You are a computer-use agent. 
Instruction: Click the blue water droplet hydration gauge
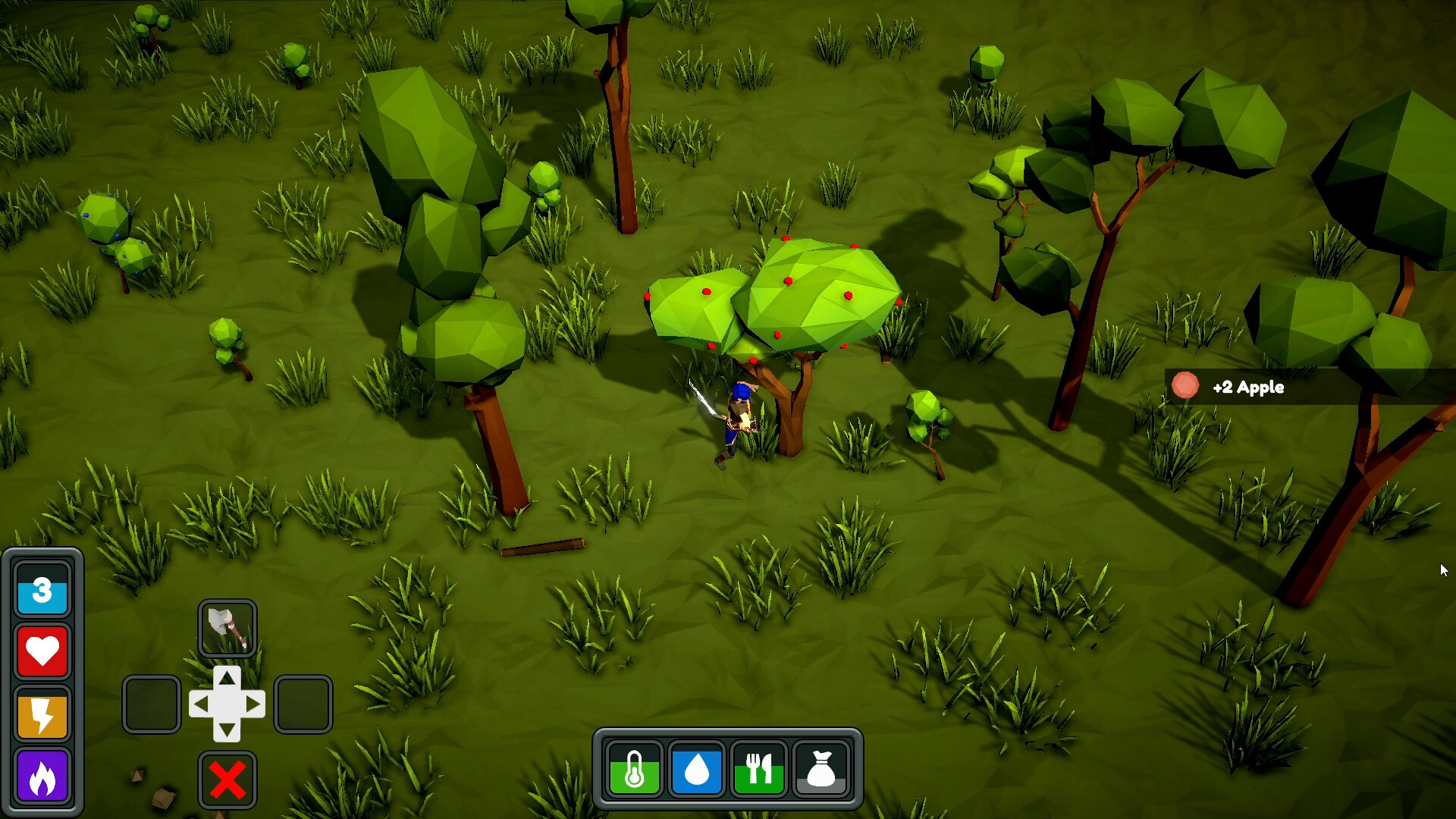pyautogui.click(x=697, y=770)
